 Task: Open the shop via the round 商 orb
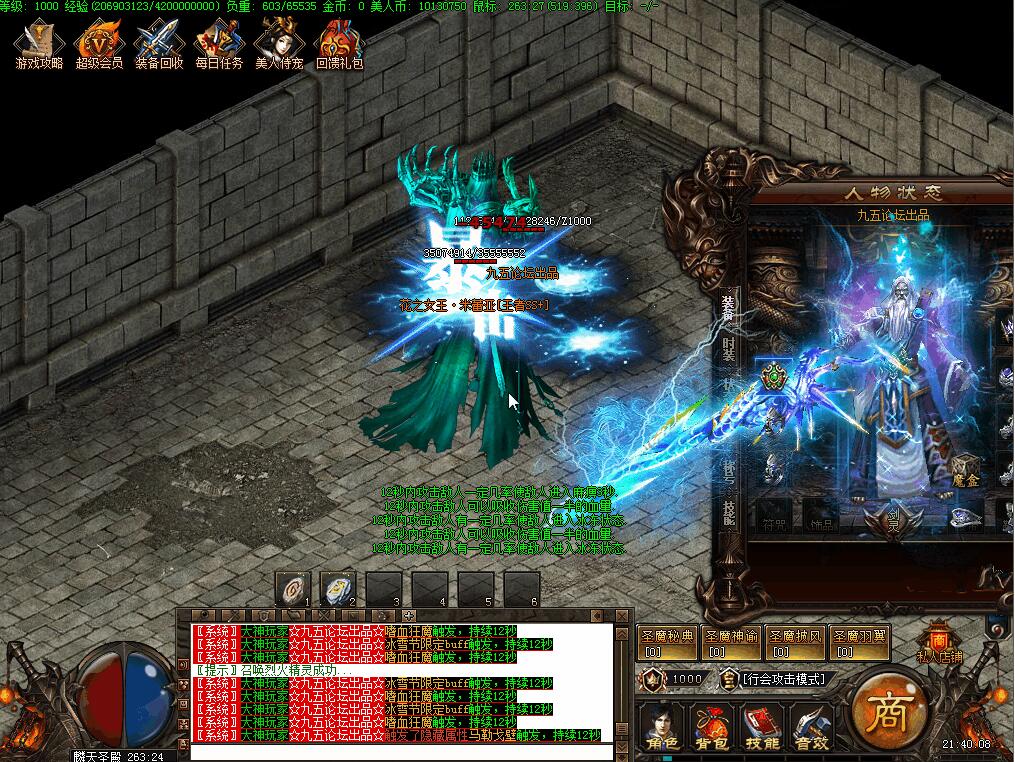pos(886,712)
